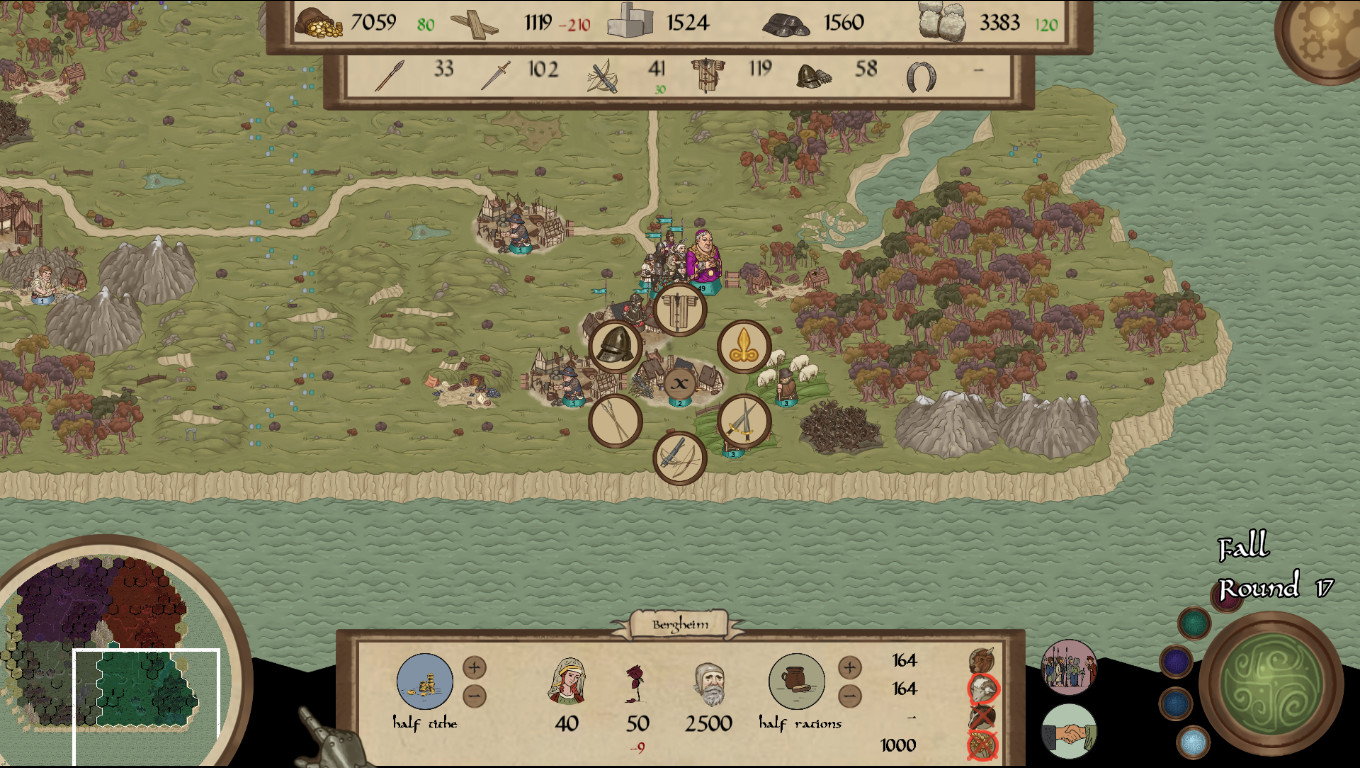Viewport: 1360px width, 768px height.
Task: Toggle the red-circled sheep icon
Action: (981, 687)
